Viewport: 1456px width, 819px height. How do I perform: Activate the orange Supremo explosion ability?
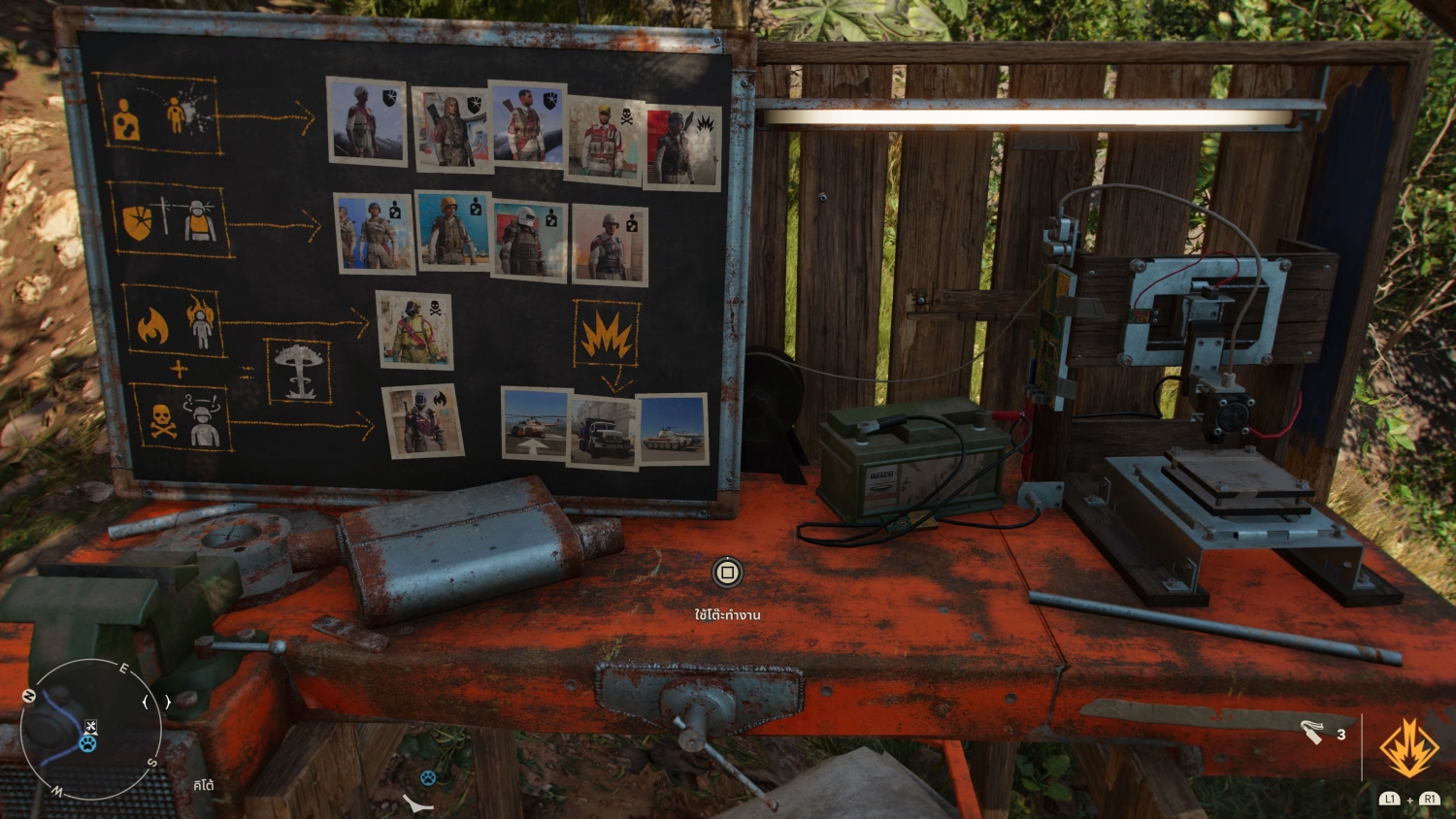[1409, 749]
